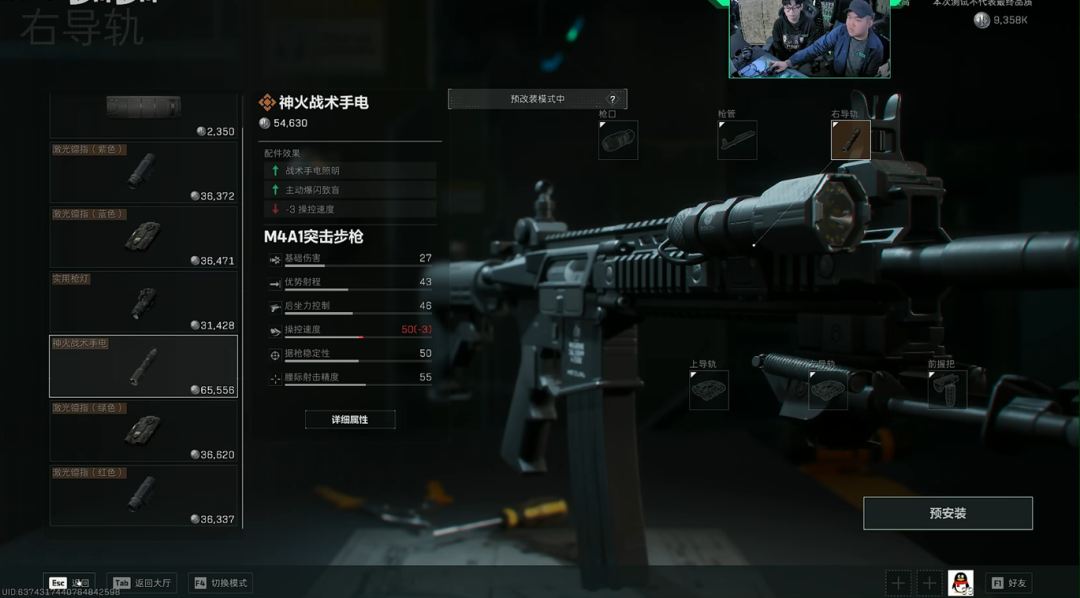Click the QQ penguin avatar icon
The image size is (1080, 598).
(960, 583)
